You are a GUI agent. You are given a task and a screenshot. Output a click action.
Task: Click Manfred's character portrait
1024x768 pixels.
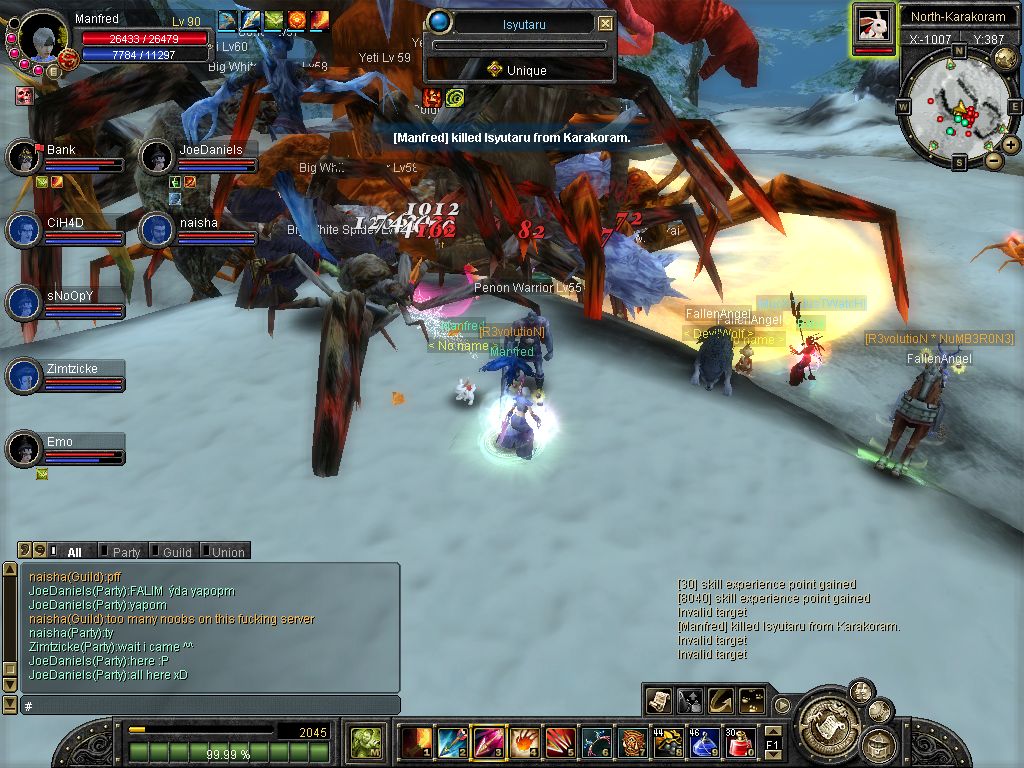tap(43, 38)
